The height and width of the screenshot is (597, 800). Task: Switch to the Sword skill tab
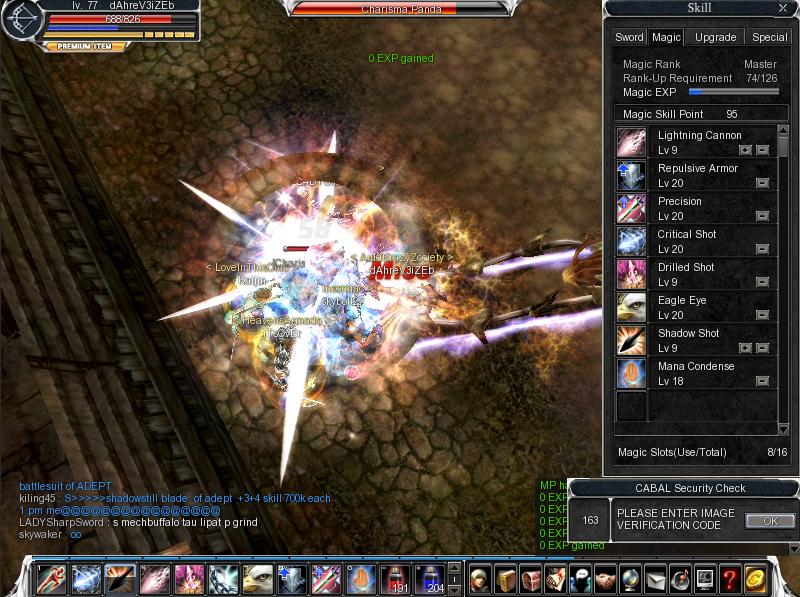point(629,37)
